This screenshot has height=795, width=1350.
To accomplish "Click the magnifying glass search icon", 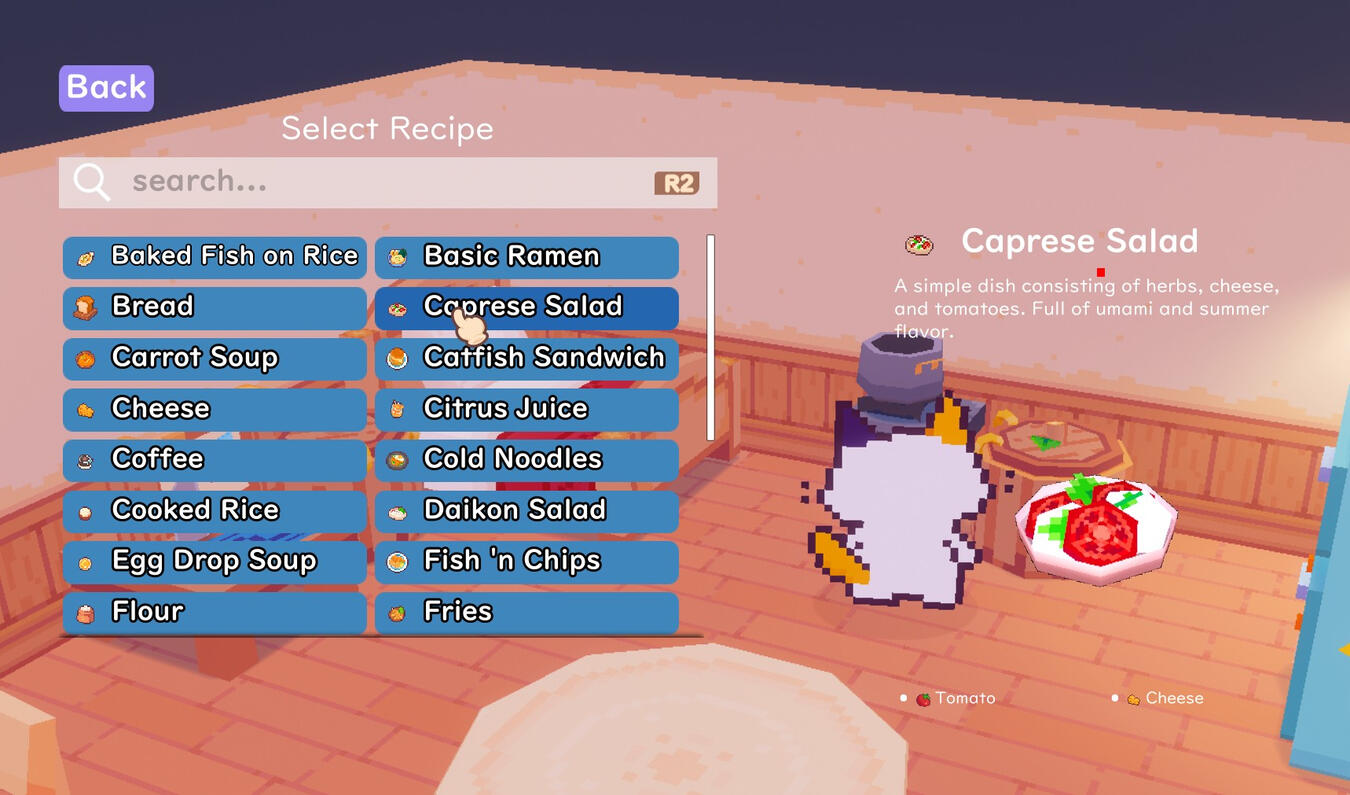I will pyautogui.click(x=90, y=182).
